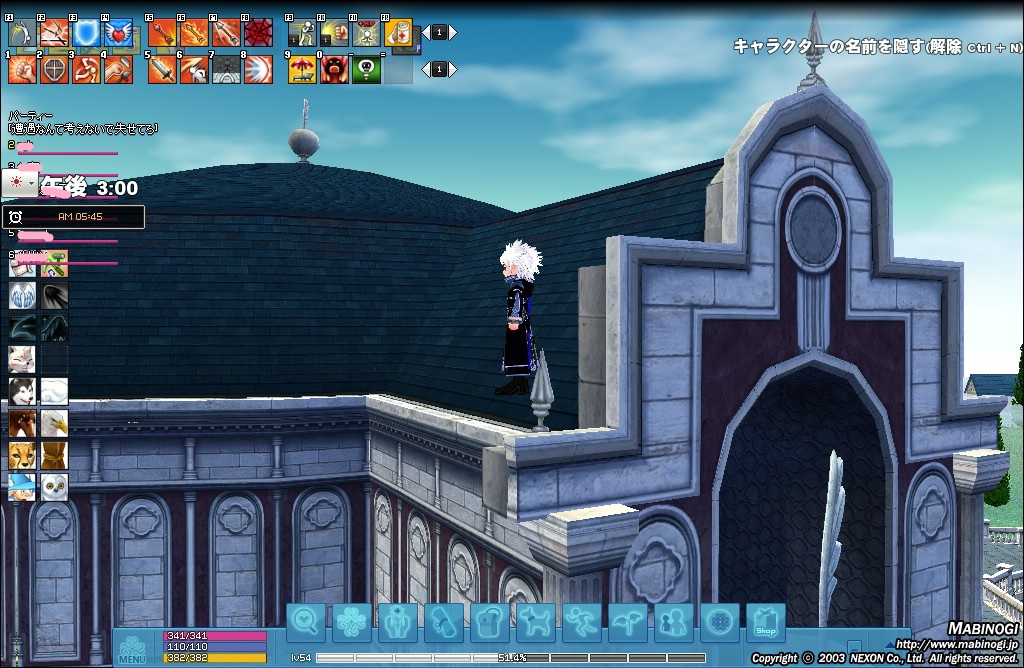Select the green skull hotbar slot
The image size is (1024, 668).
click(366, 69)
